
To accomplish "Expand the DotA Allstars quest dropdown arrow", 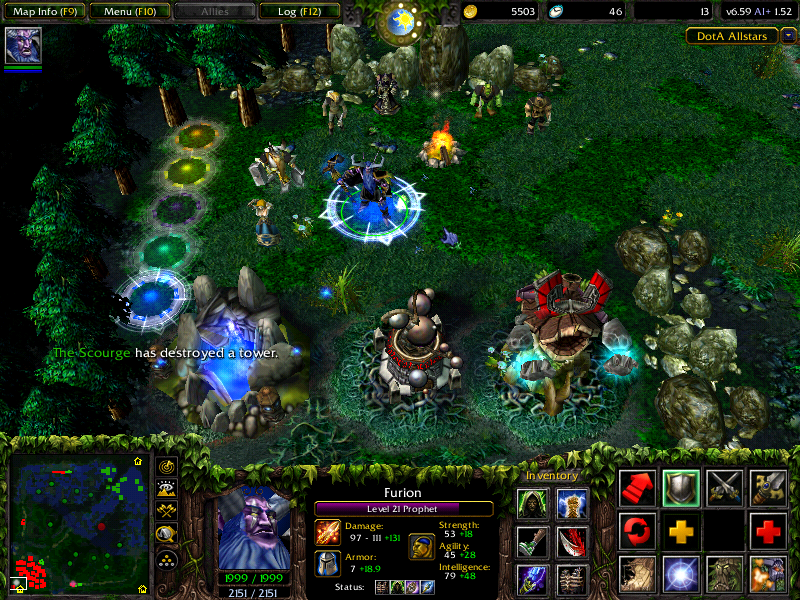I will click(x=789, y=35).
